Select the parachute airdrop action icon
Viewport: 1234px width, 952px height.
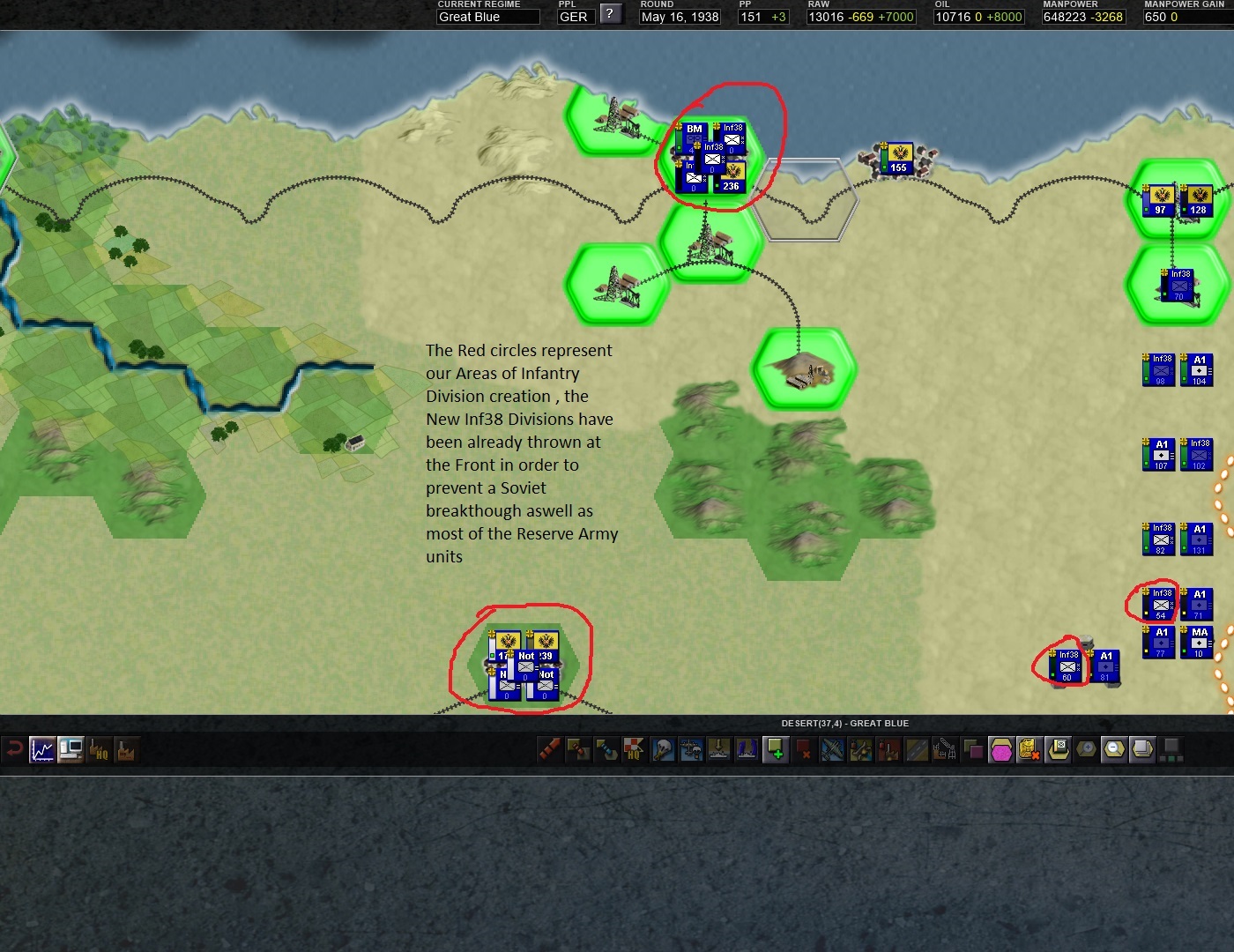[663, 750]
